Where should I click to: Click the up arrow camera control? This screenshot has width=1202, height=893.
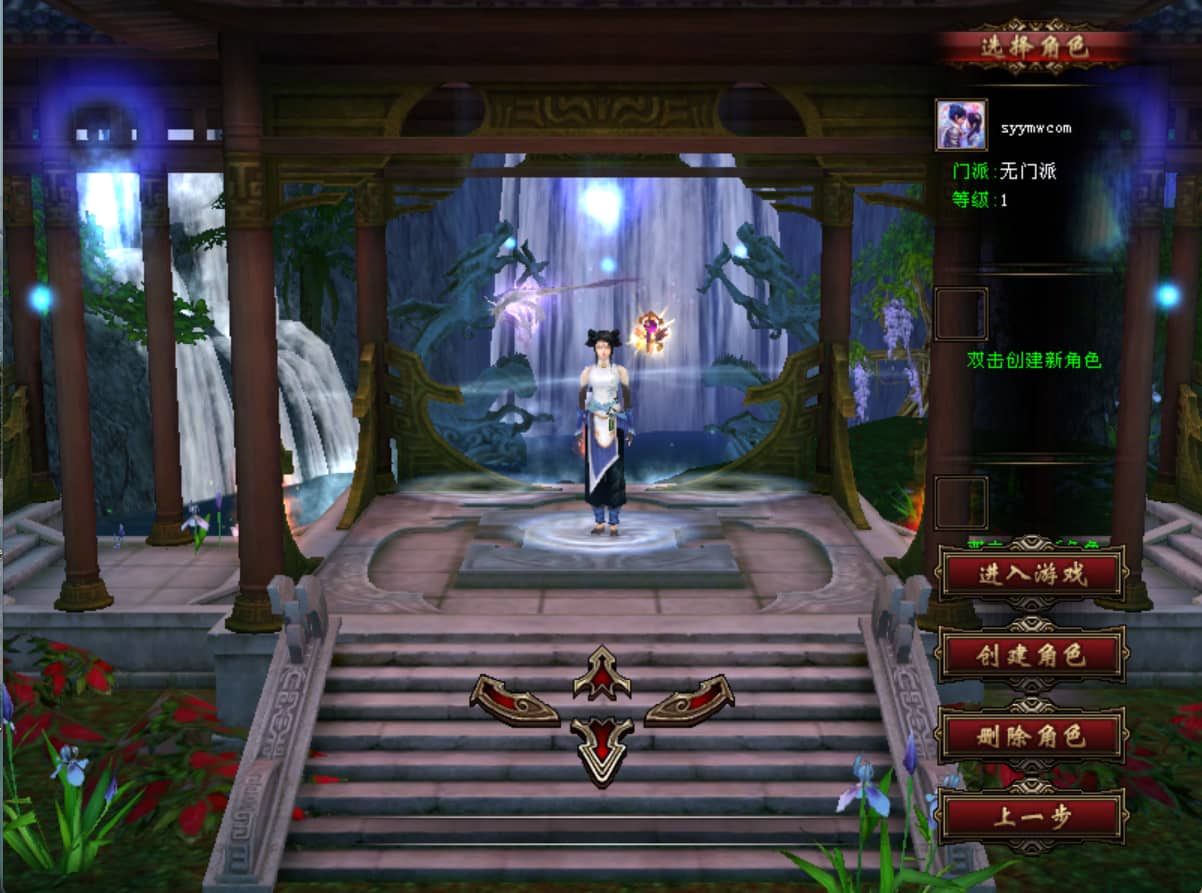click(602, 675)
